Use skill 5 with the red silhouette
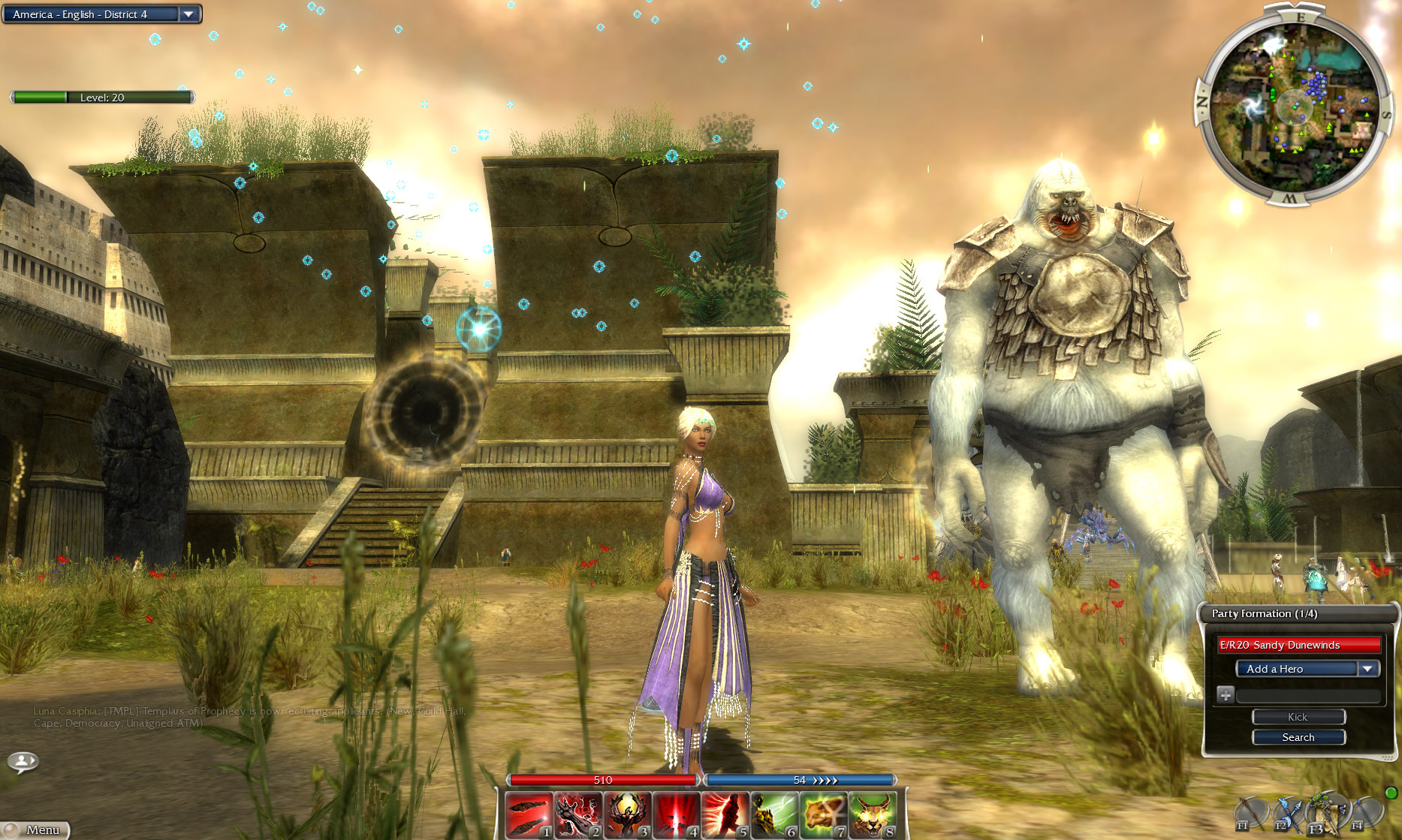 pyautogui.click(x=724, y=815)
